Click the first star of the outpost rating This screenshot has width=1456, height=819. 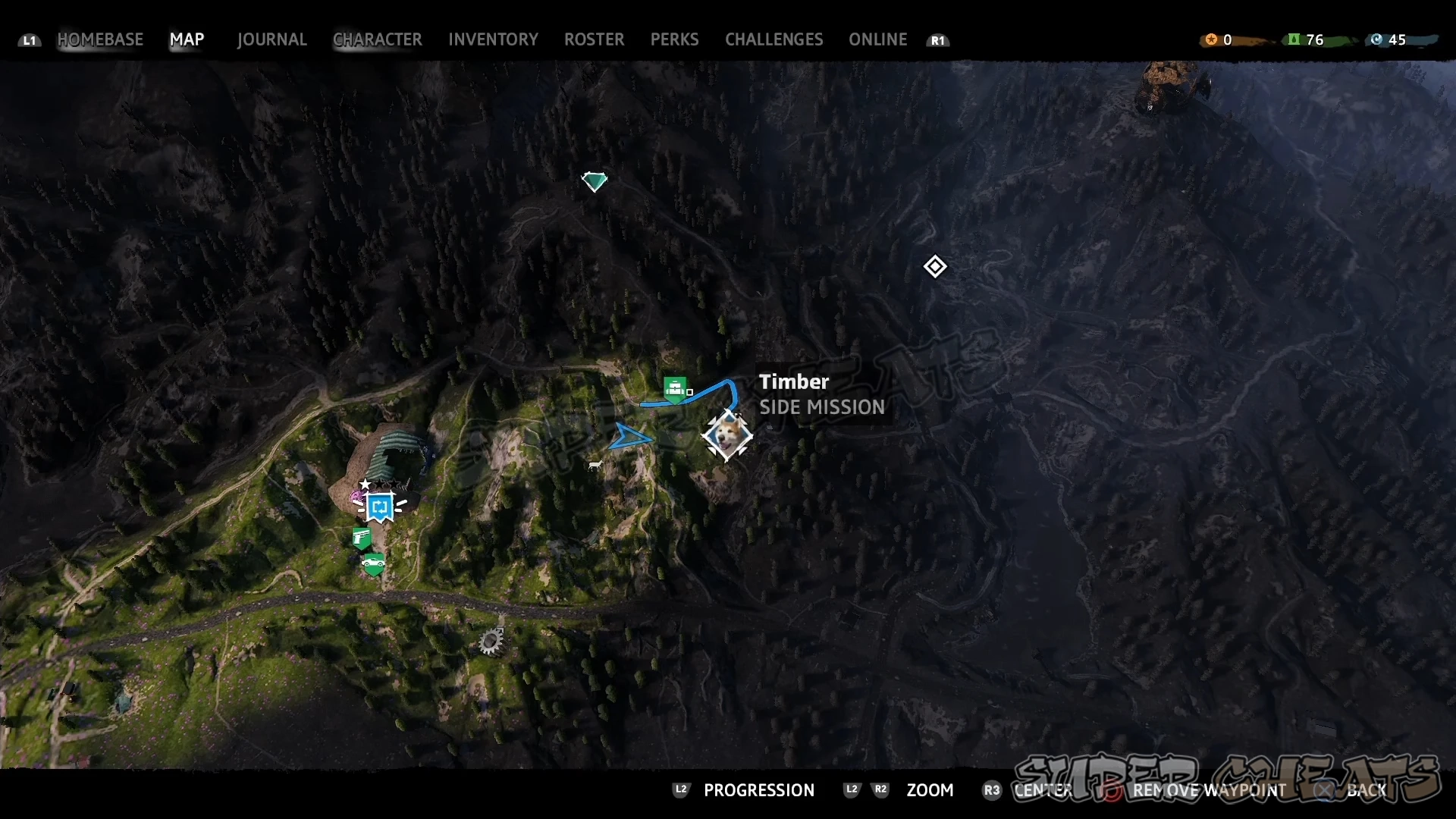(x=365, y=484)
